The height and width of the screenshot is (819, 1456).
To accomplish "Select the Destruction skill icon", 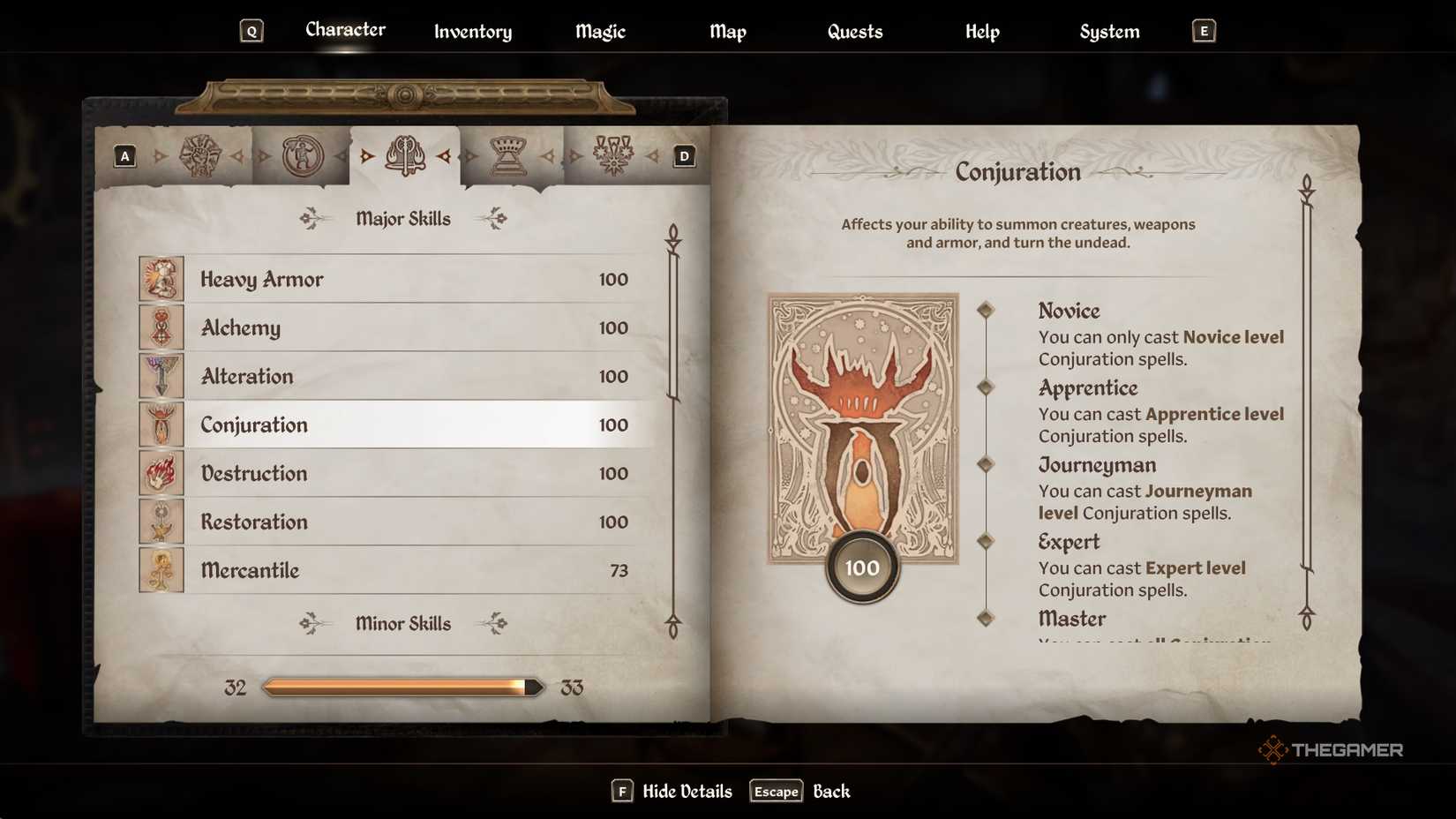I will pos(161,473).
